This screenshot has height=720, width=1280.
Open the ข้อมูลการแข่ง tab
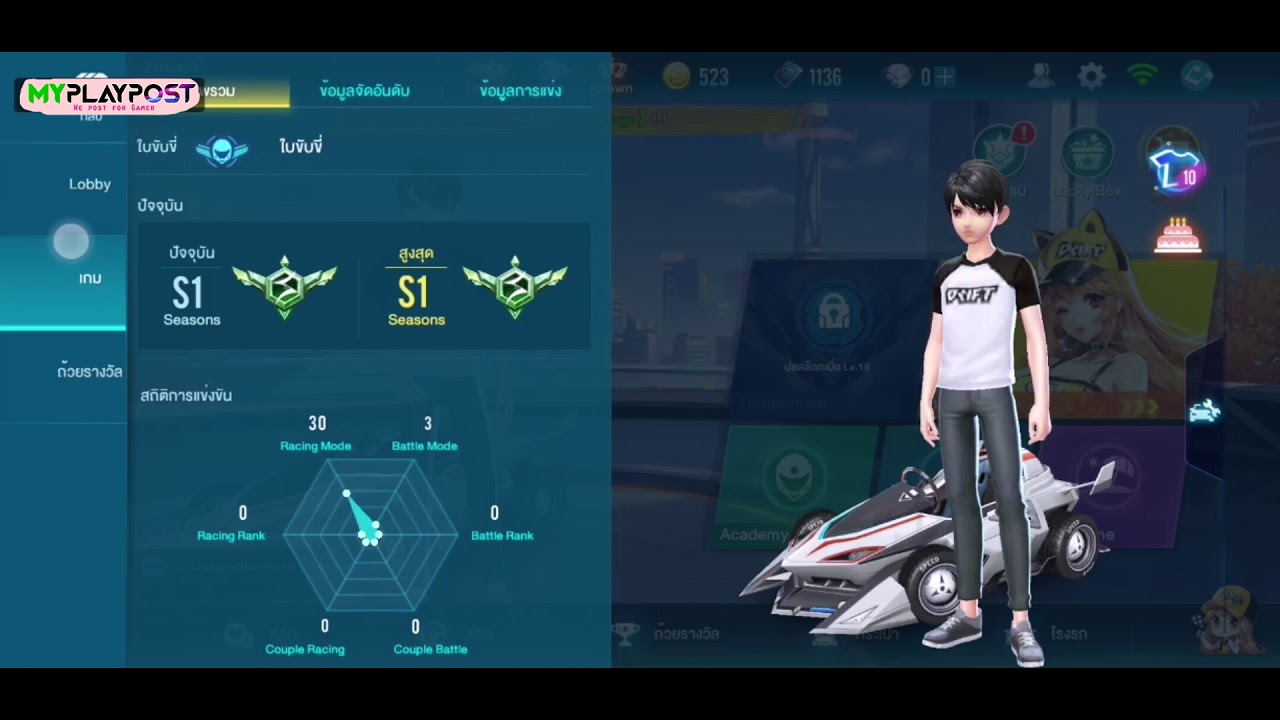tap(520, 91)
